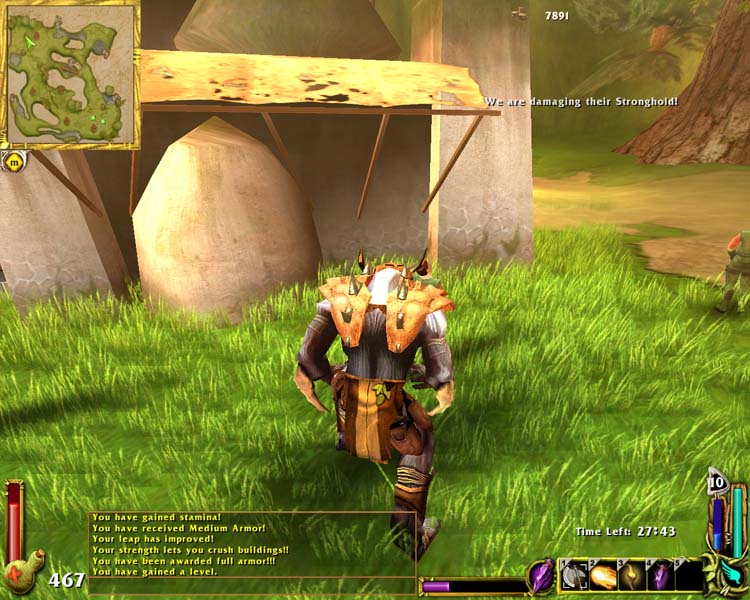Click the purple gem emblem beside the hotbar
The width and height of the screenshot is (750, 600).
pyautogui.click(x=541, y=575)
